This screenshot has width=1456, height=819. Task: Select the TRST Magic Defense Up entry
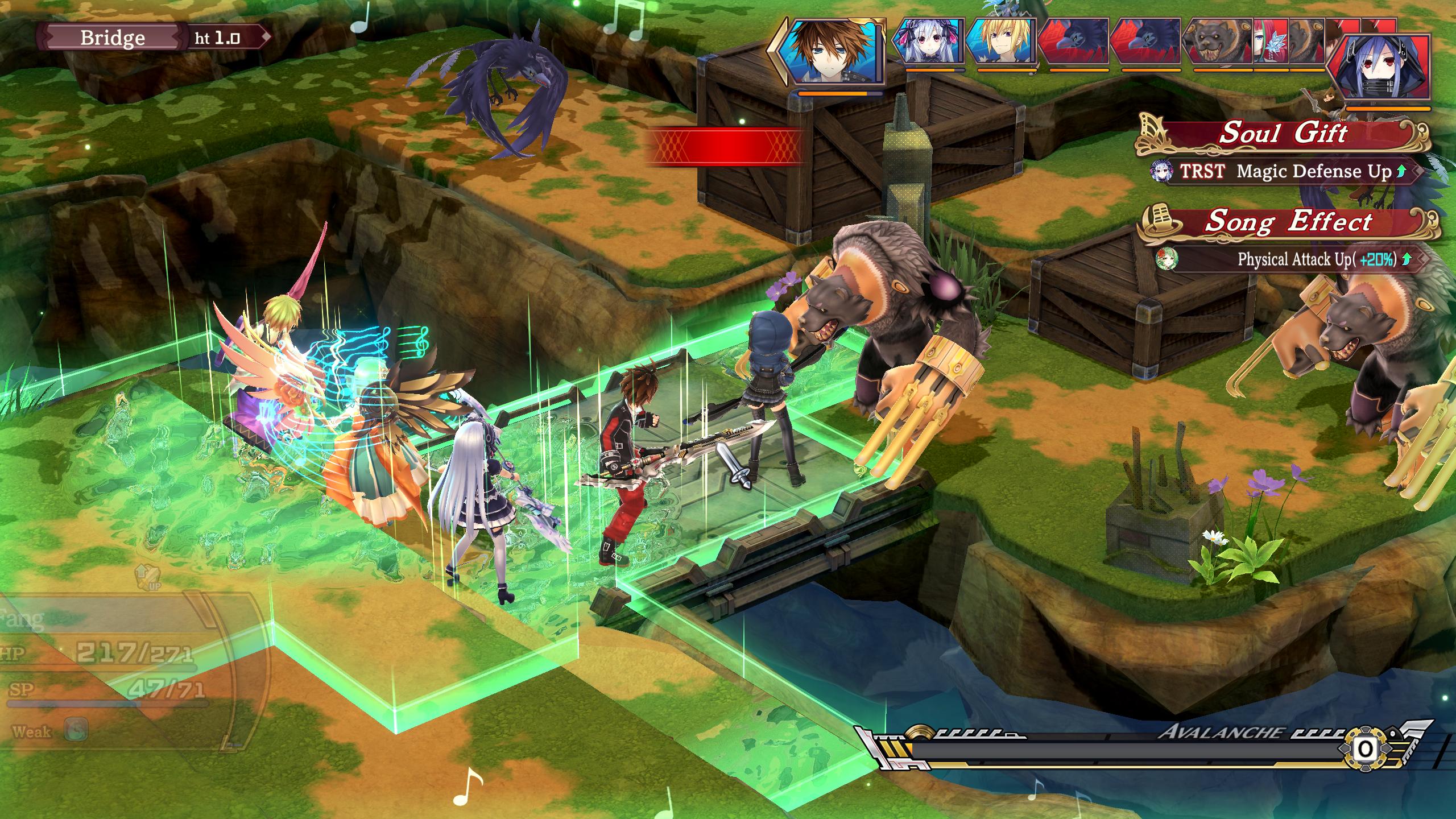[x=1285, y=171]
